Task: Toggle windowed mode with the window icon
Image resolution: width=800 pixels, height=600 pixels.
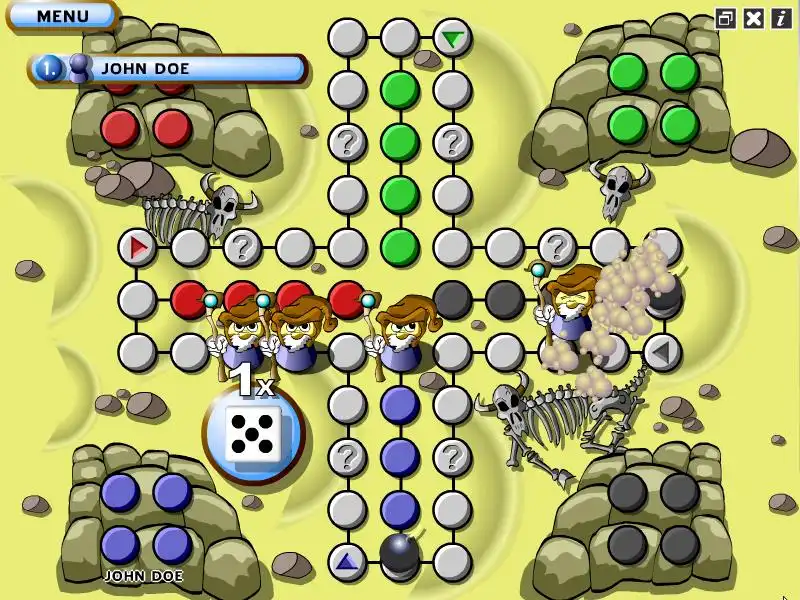Action: pos(726,17)
